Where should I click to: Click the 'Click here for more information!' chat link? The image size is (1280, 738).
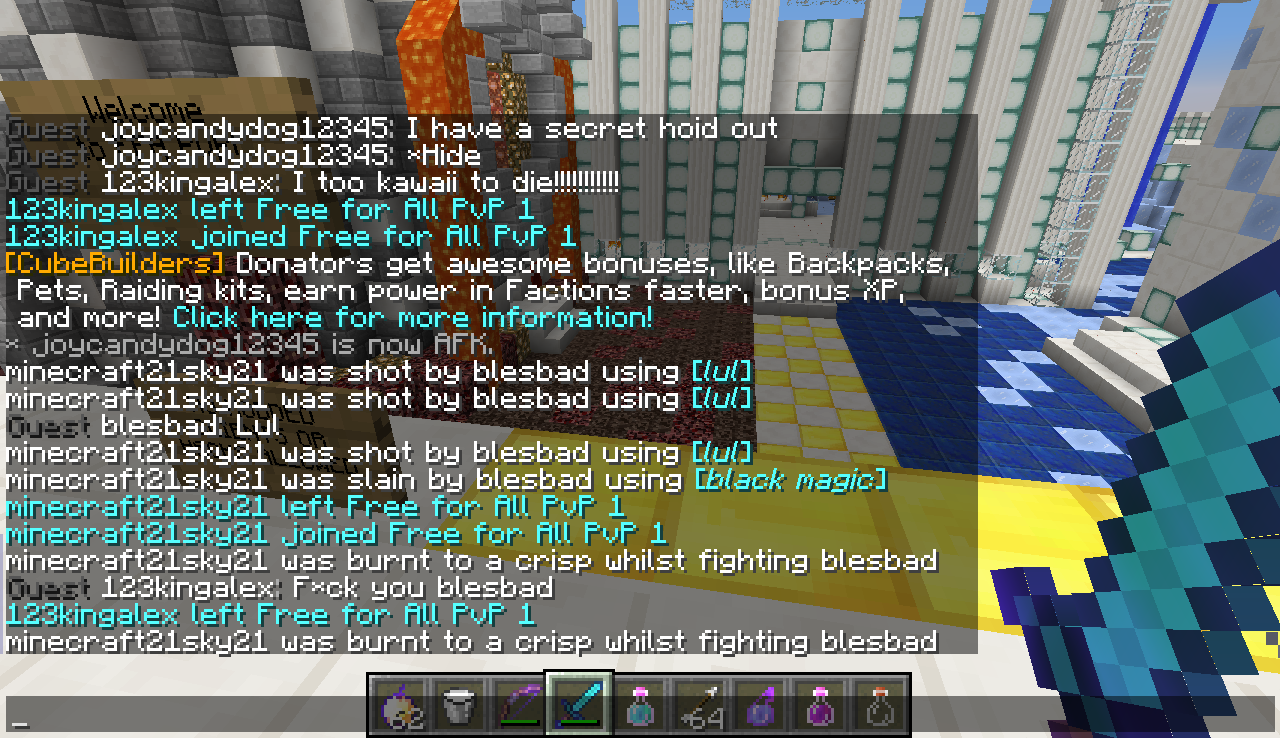pyautogui.click(x=412, y=318)
